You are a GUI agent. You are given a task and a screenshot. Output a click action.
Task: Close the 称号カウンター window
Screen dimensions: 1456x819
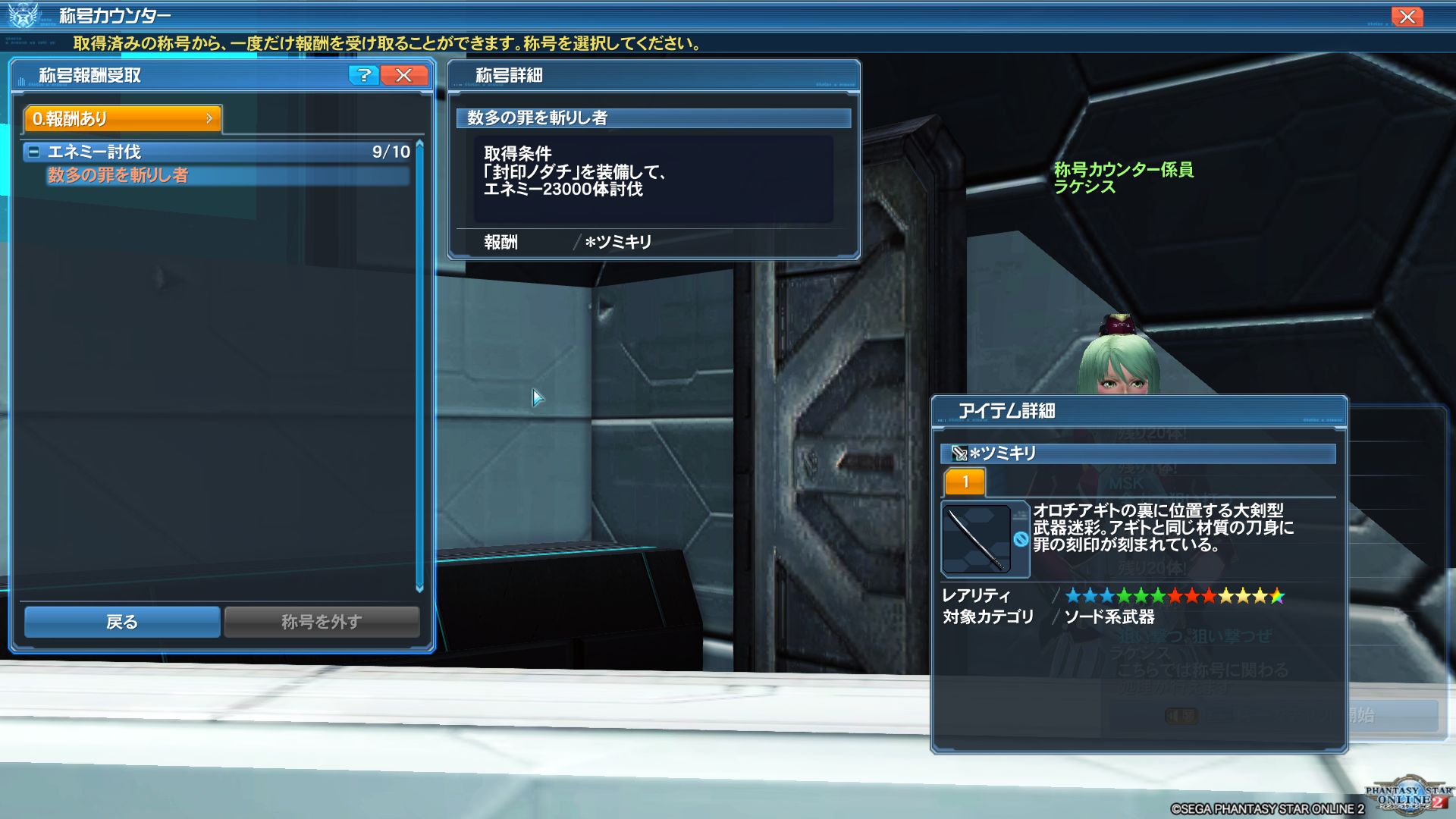pyautogui.click(x=1407, y=17)
